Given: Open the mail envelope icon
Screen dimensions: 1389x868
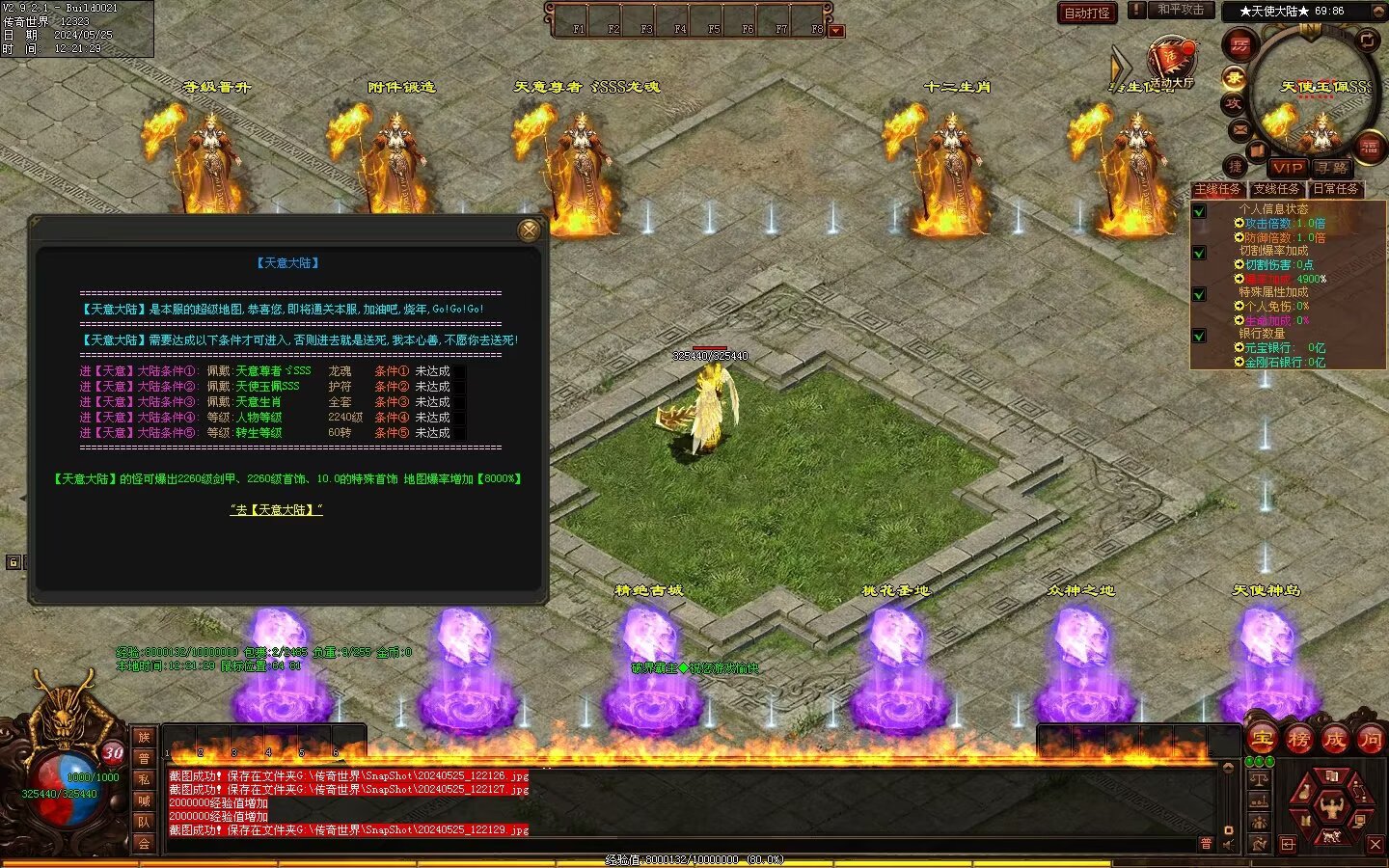Looking at the screenshot, I should pos(1240,129).
